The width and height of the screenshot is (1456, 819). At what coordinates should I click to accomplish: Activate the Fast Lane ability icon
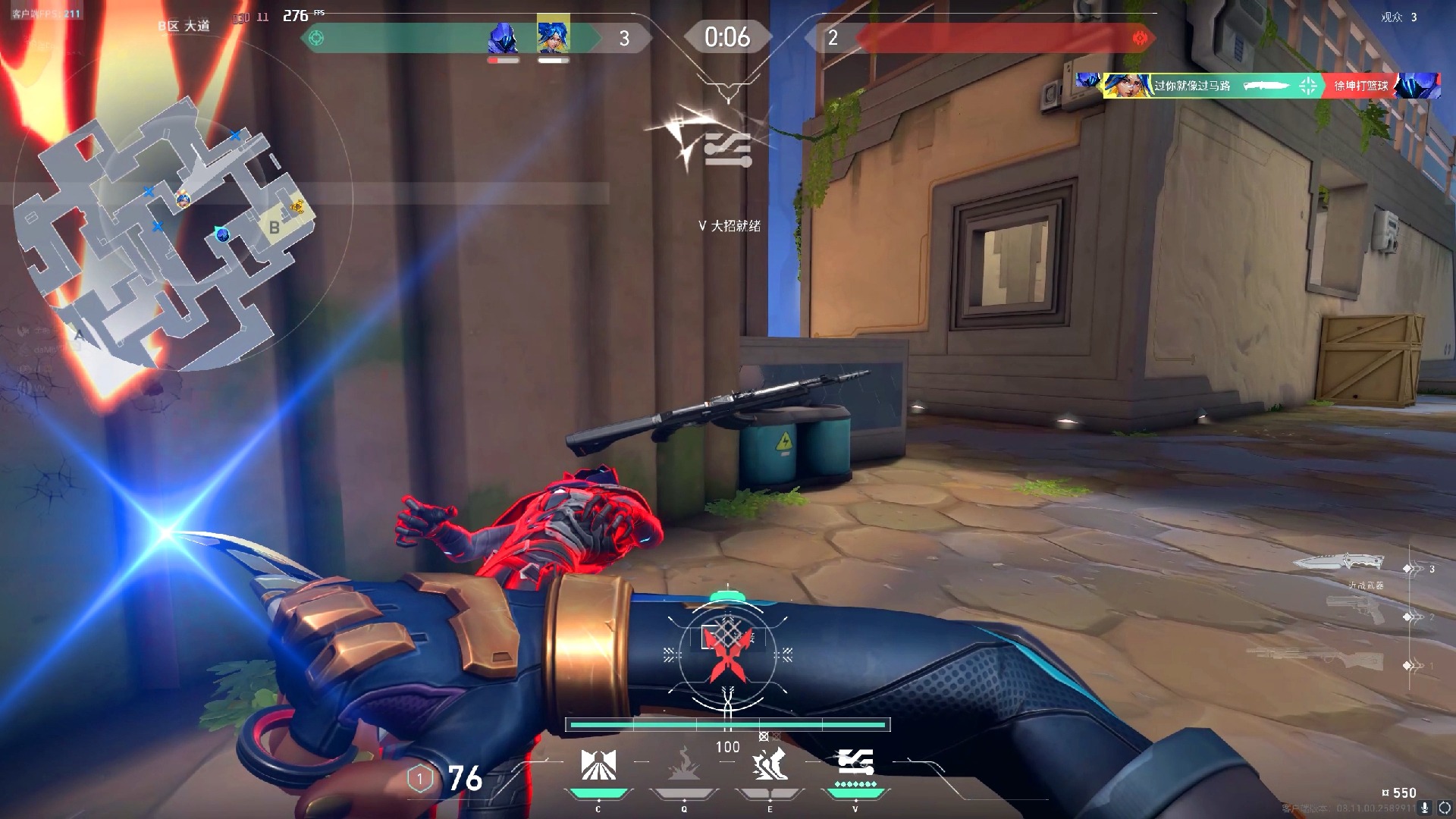tap(598, 766)
